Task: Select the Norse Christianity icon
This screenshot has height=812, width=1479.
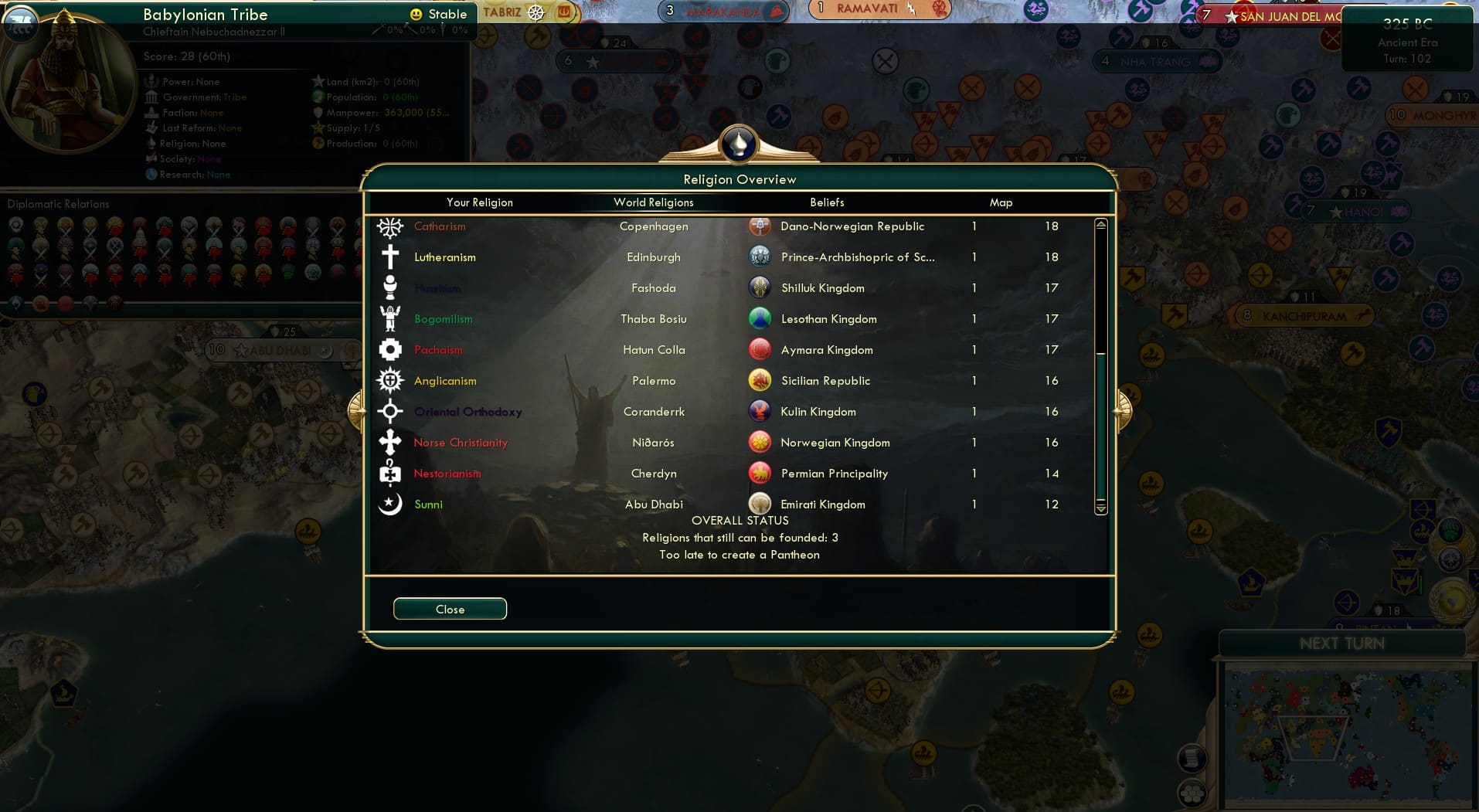Action: [390, 442]
